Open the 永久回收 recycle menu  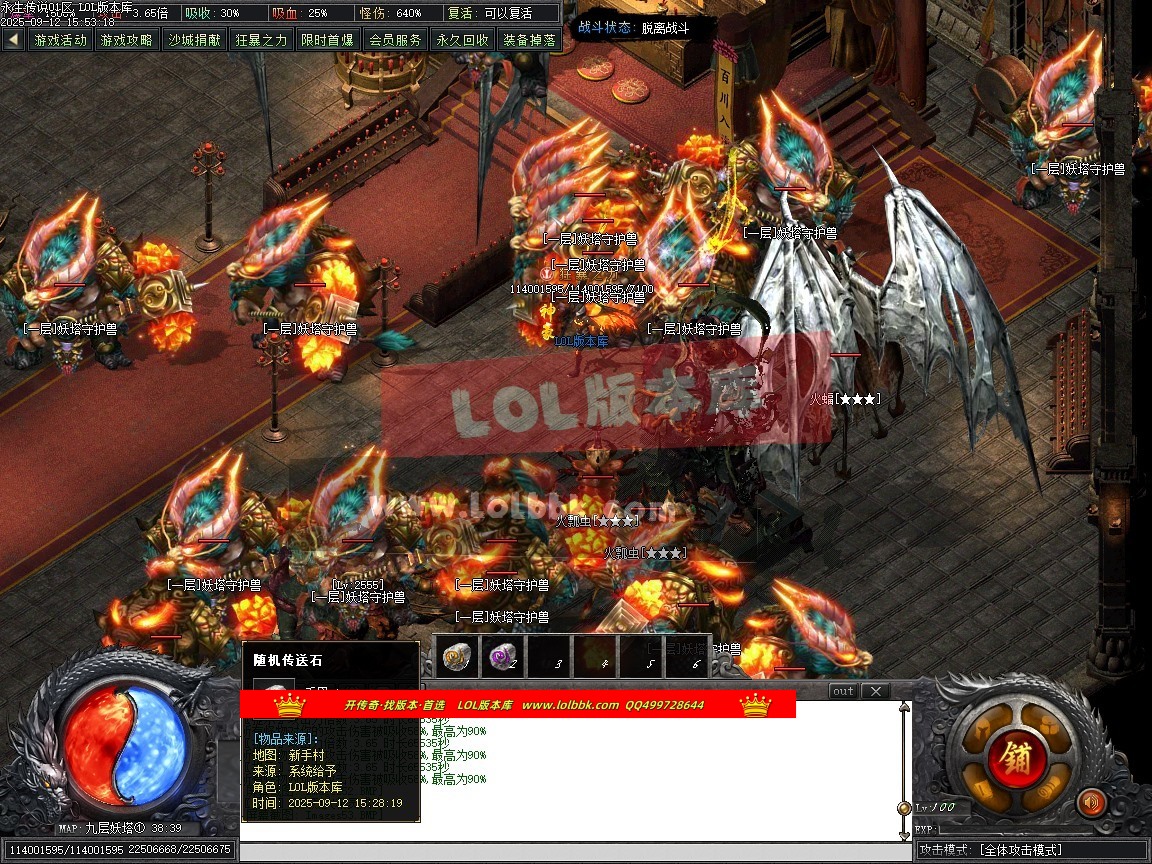462,40
